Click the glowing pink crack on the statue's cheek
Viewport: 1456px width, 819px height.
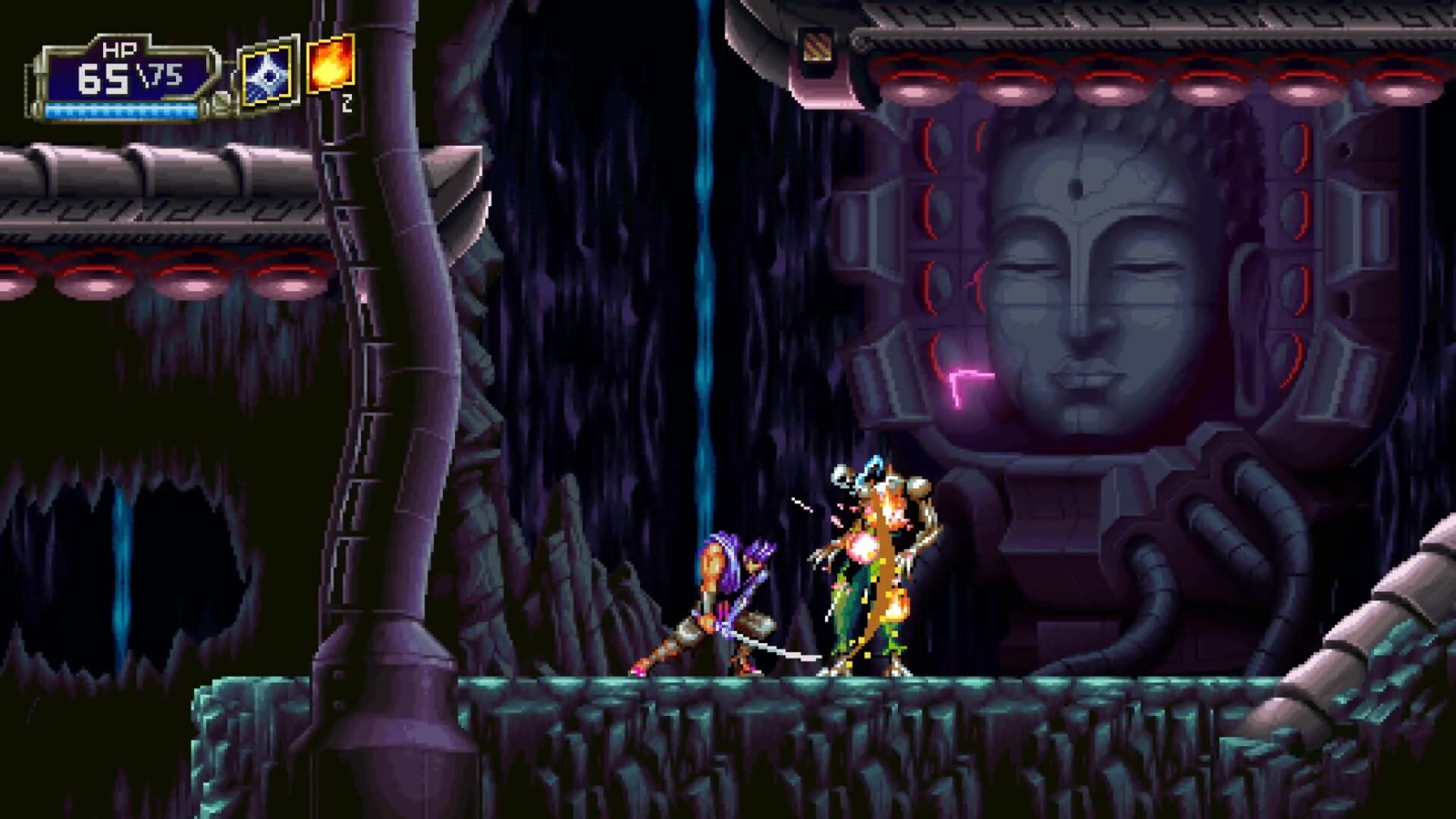966,376
